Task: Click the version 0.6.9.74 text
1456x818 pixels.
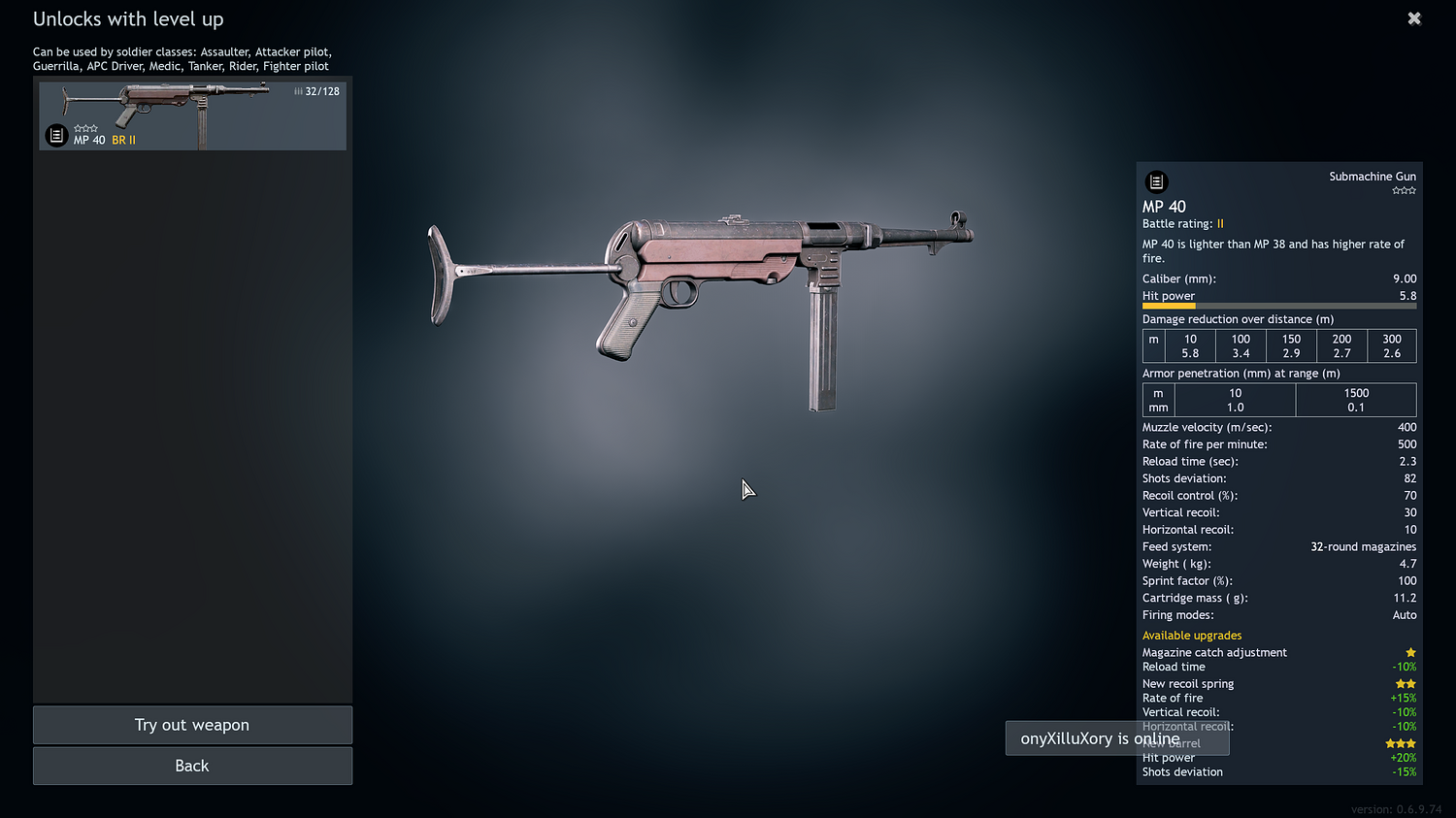Action: [x=1397, y=808]
